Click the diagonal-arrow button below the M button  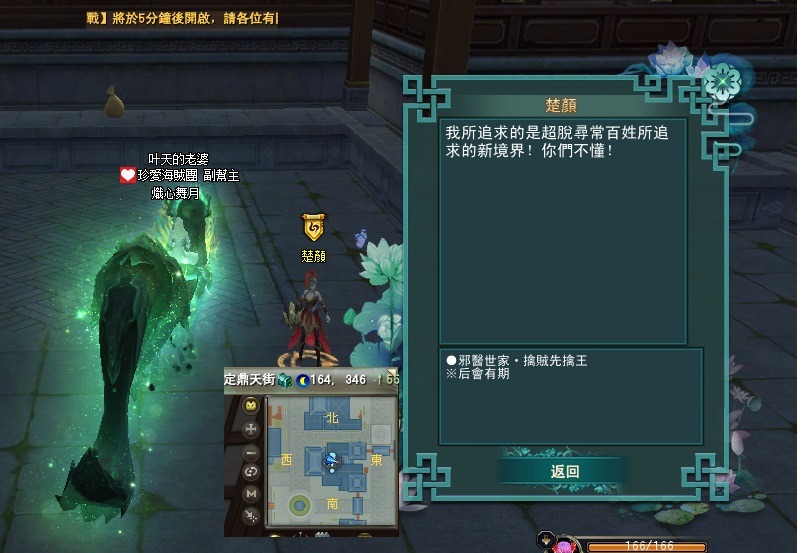[251, 515]
